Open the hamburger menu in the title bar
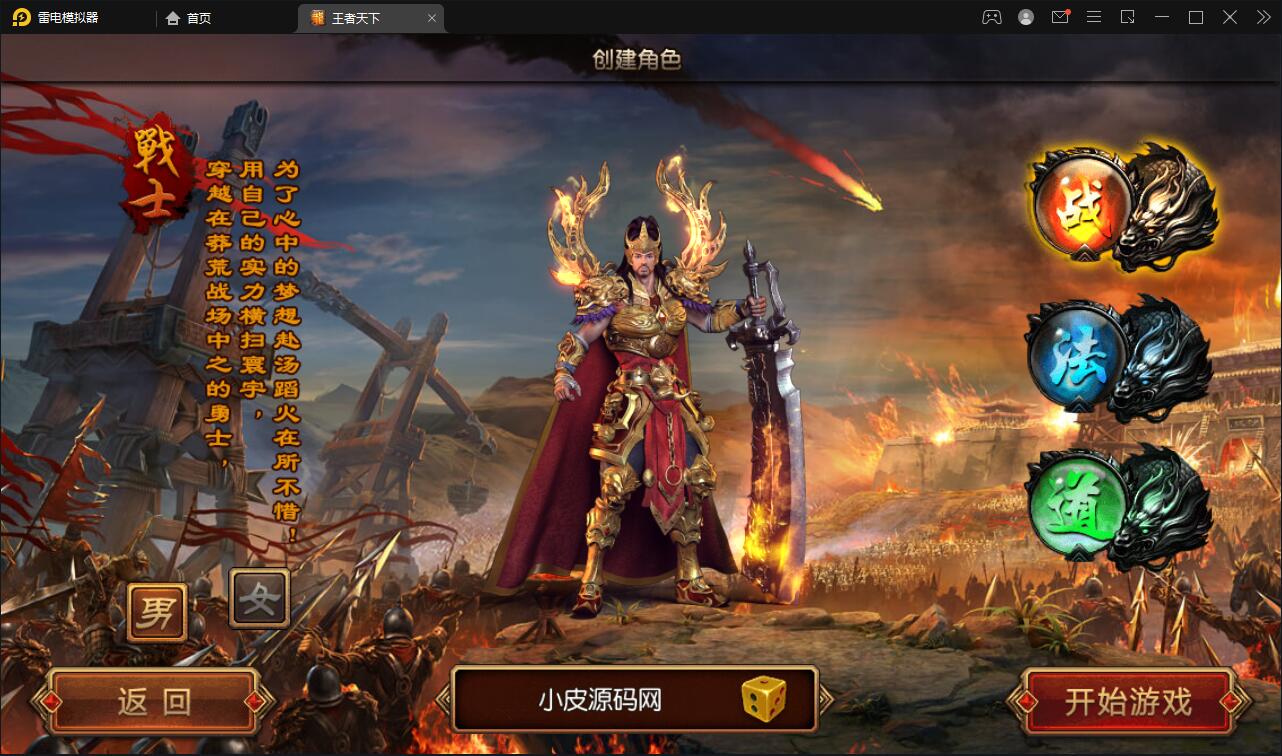This screenshot has height=756, width=1282. [1094, 17]
